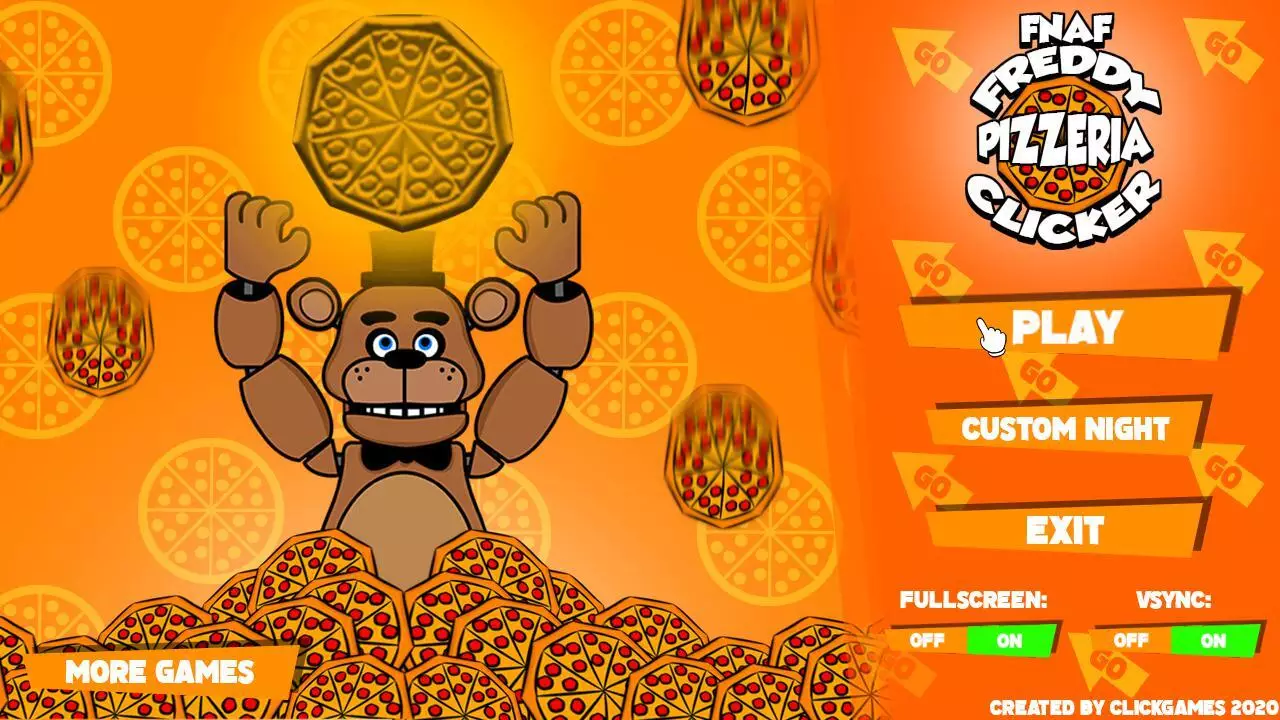
Task: Open the CUSTOM NIGHT mode
Action: 1065,427
